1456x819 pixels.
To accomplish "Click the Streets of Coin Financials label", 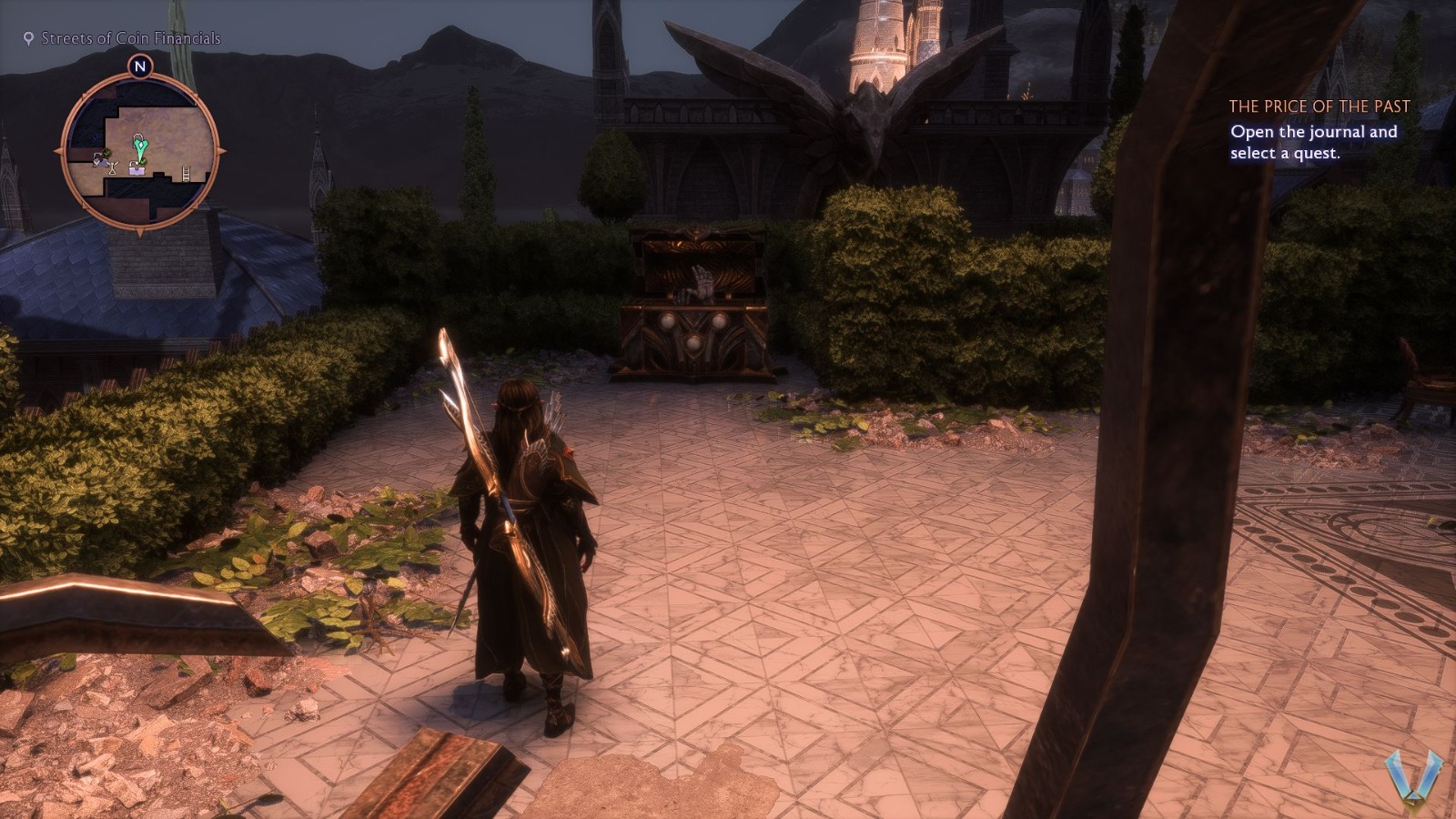I will coord(129,38).
